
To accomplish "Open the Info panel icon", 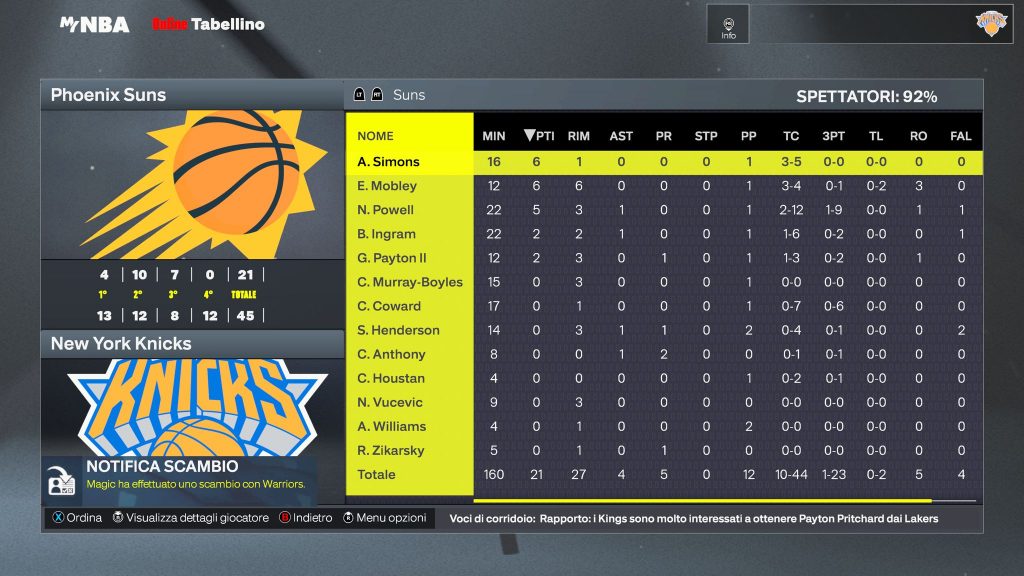I will pyautogui.click(x=728, y=25).
